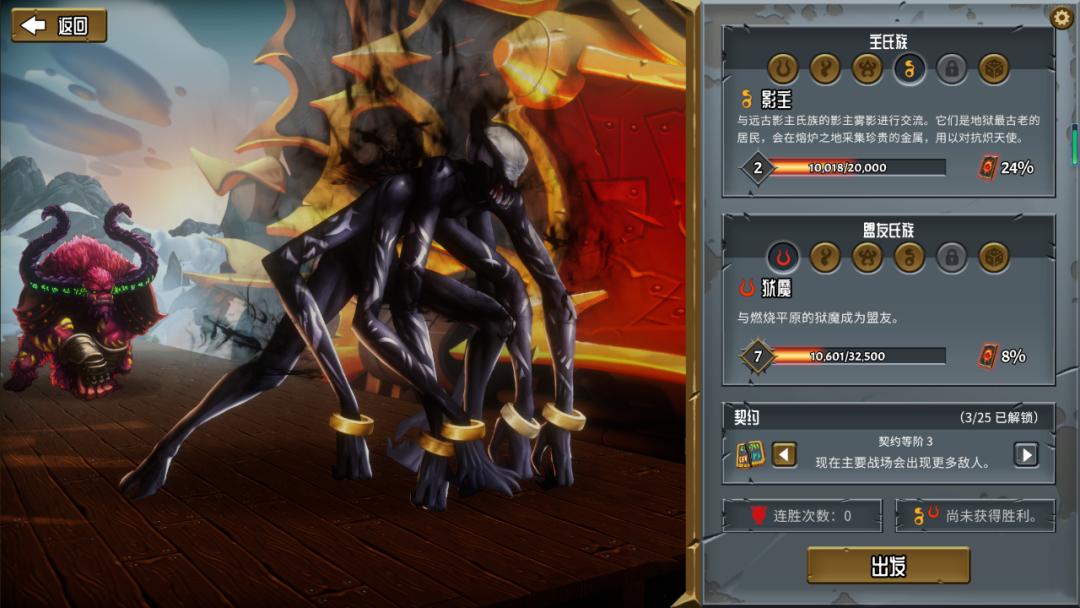The width and height of the screenshot is (1080, 608).
Task: Open settings via the gear icon
Action: coord(1061,18)
